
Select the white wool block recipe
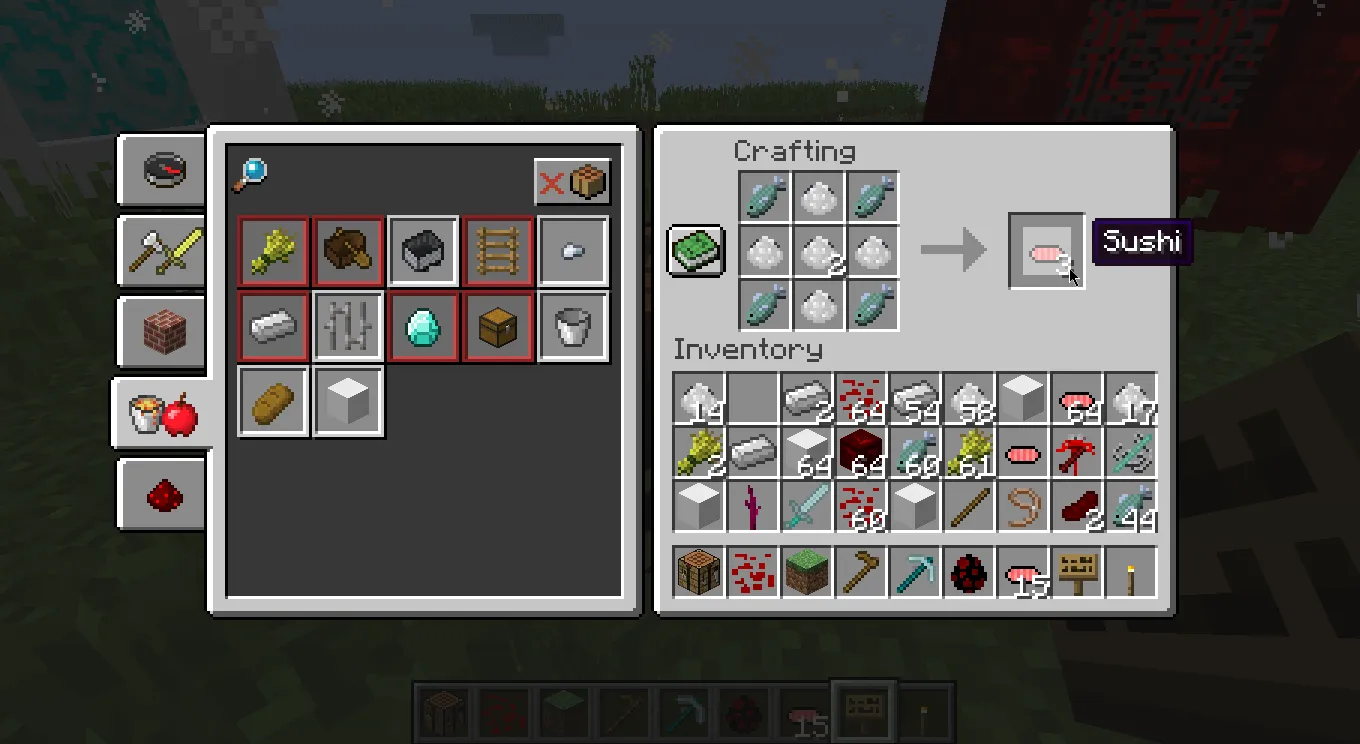[348, 400]
